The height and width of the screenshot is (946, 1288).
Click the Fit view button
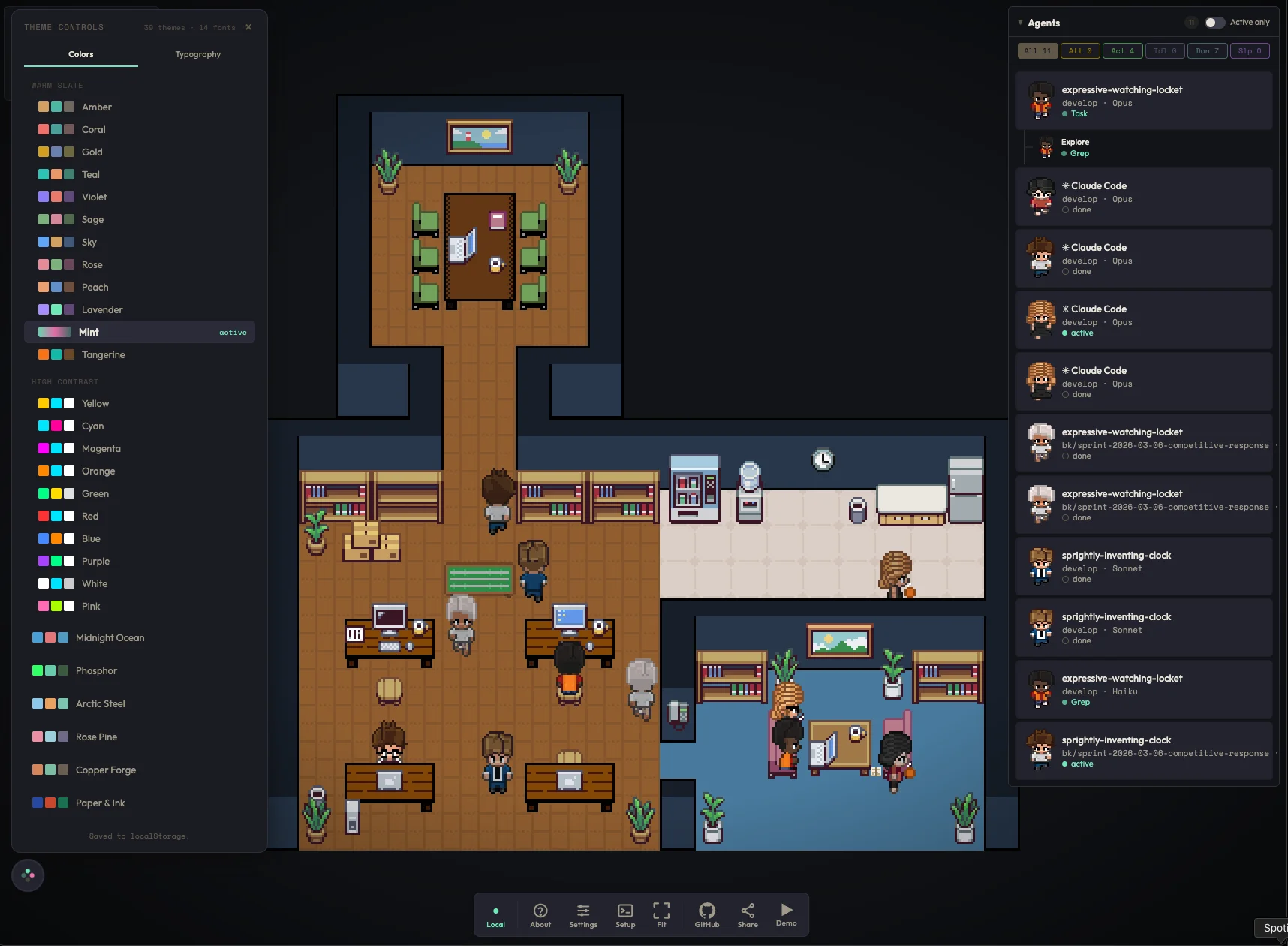point(661,914)
